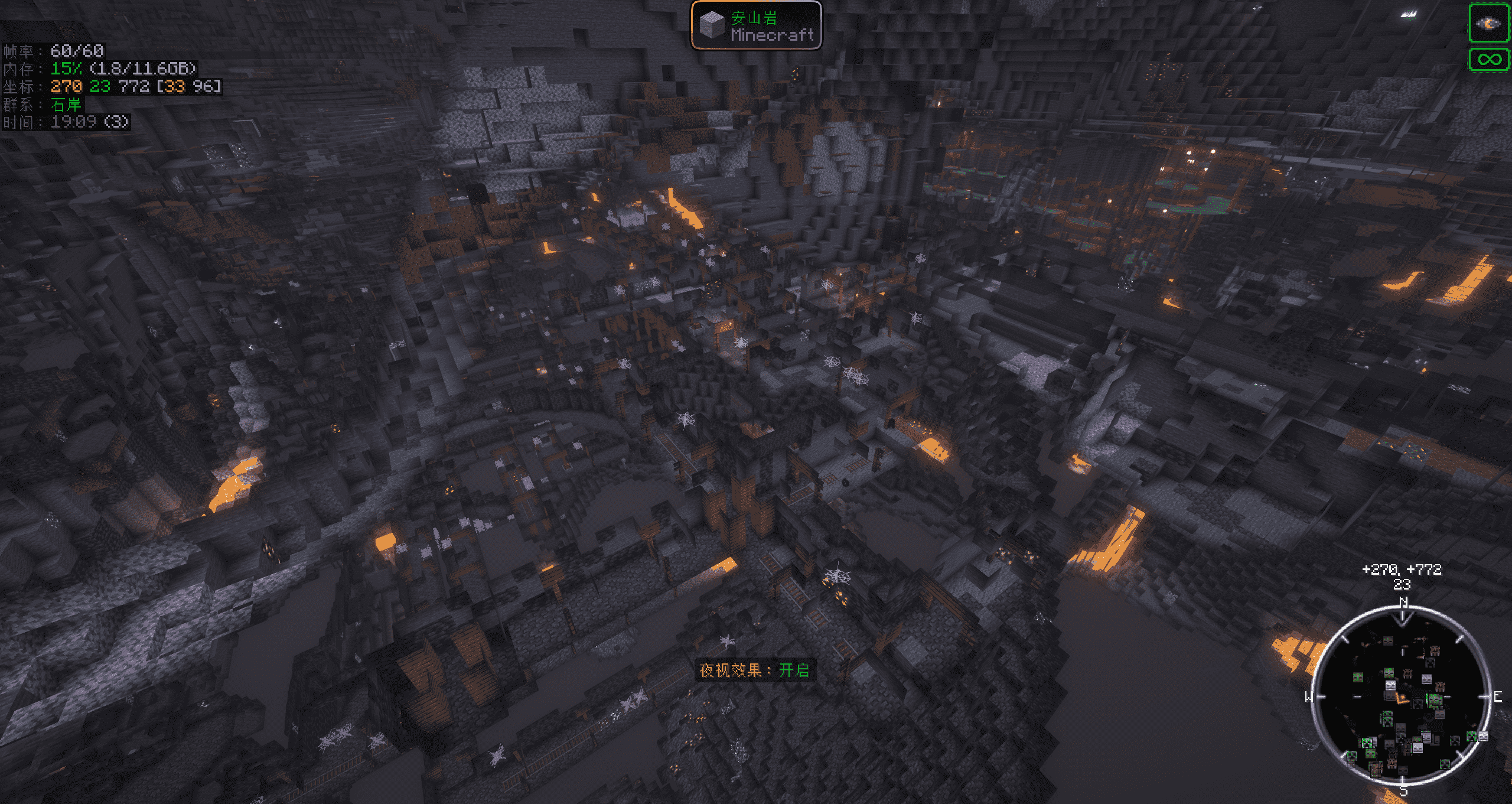Click a spider icon inside the minimap

tap(1407, 673)
